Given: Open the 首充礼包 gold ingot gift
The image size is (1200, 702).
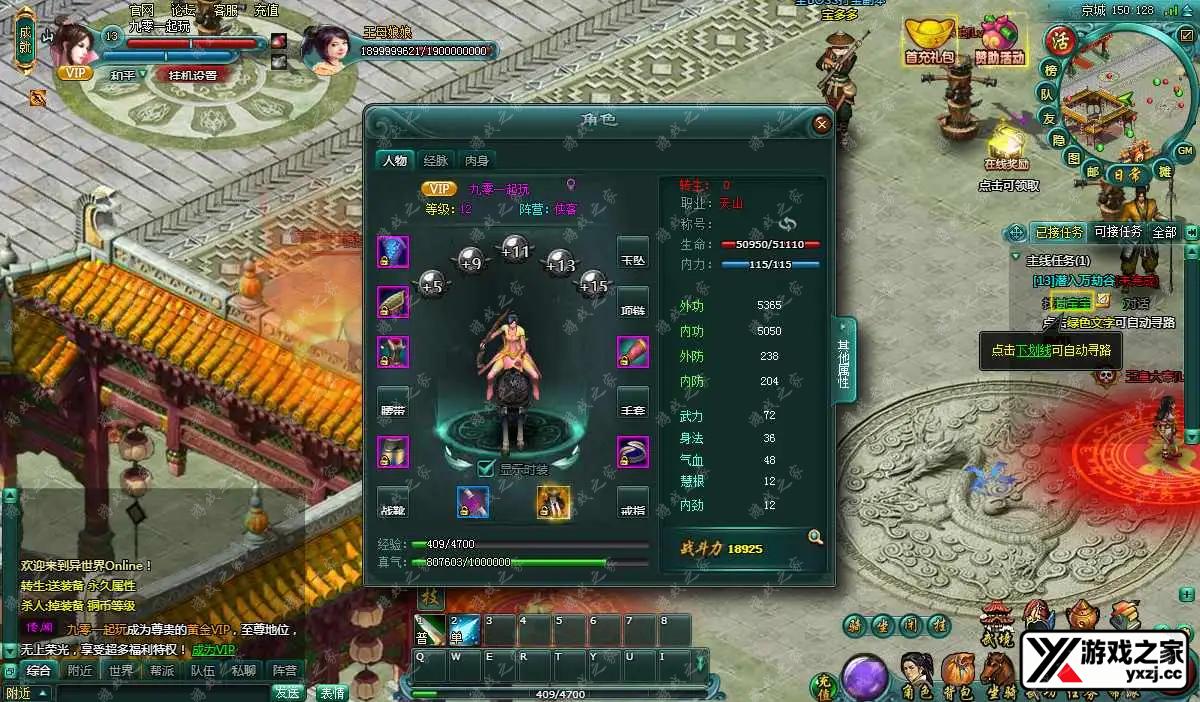Looking at the screenshot, I should tap(930, 41).
